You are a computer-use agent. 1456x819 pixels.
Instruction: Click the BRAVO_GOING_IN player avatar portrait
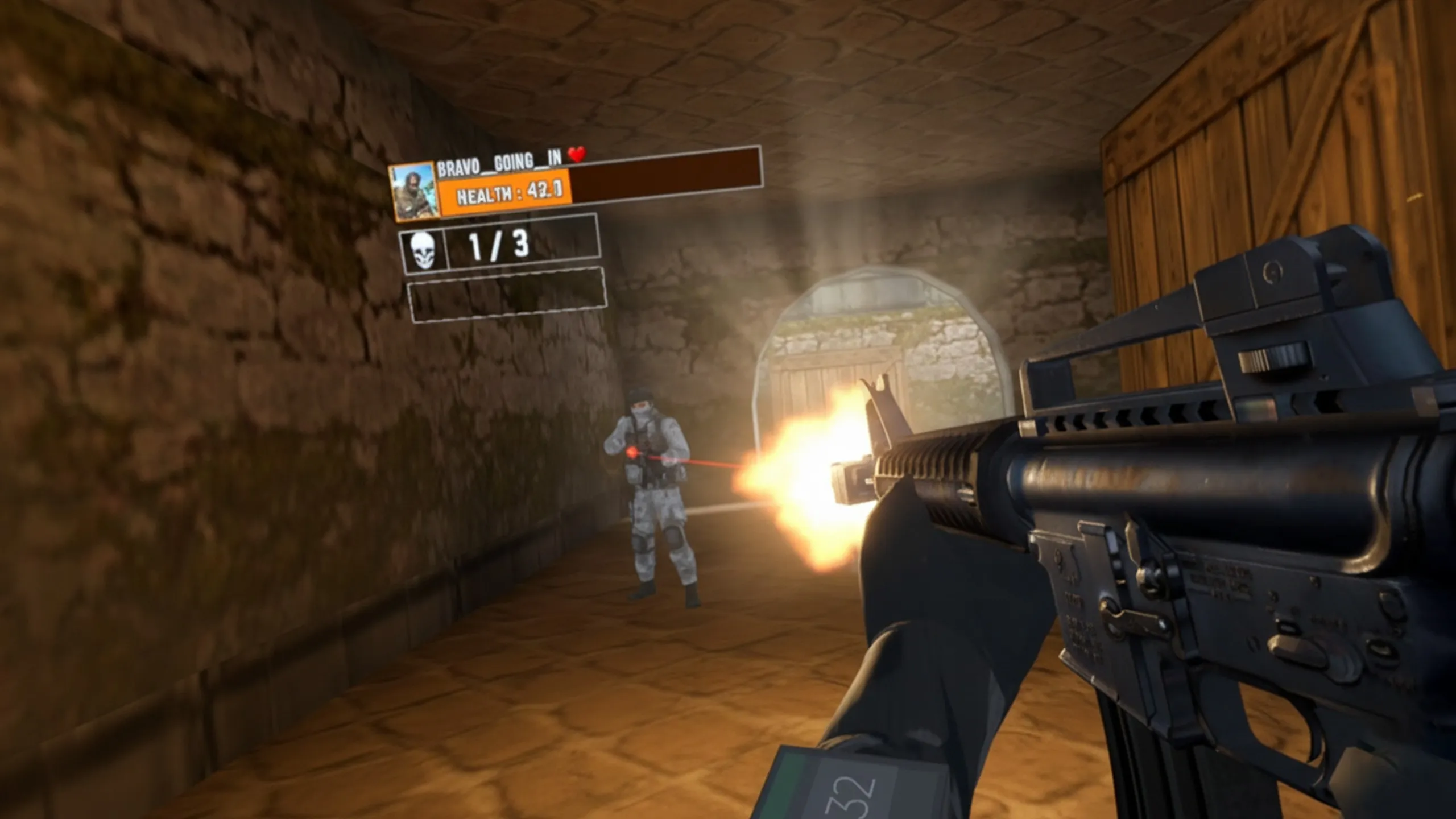[415, 192]
